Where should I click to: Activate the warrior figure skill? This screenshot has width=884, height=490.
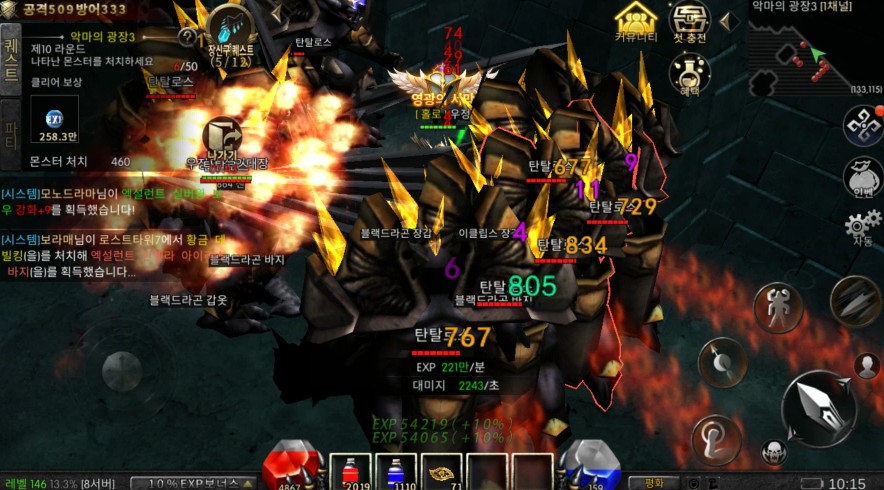[777, 307]
